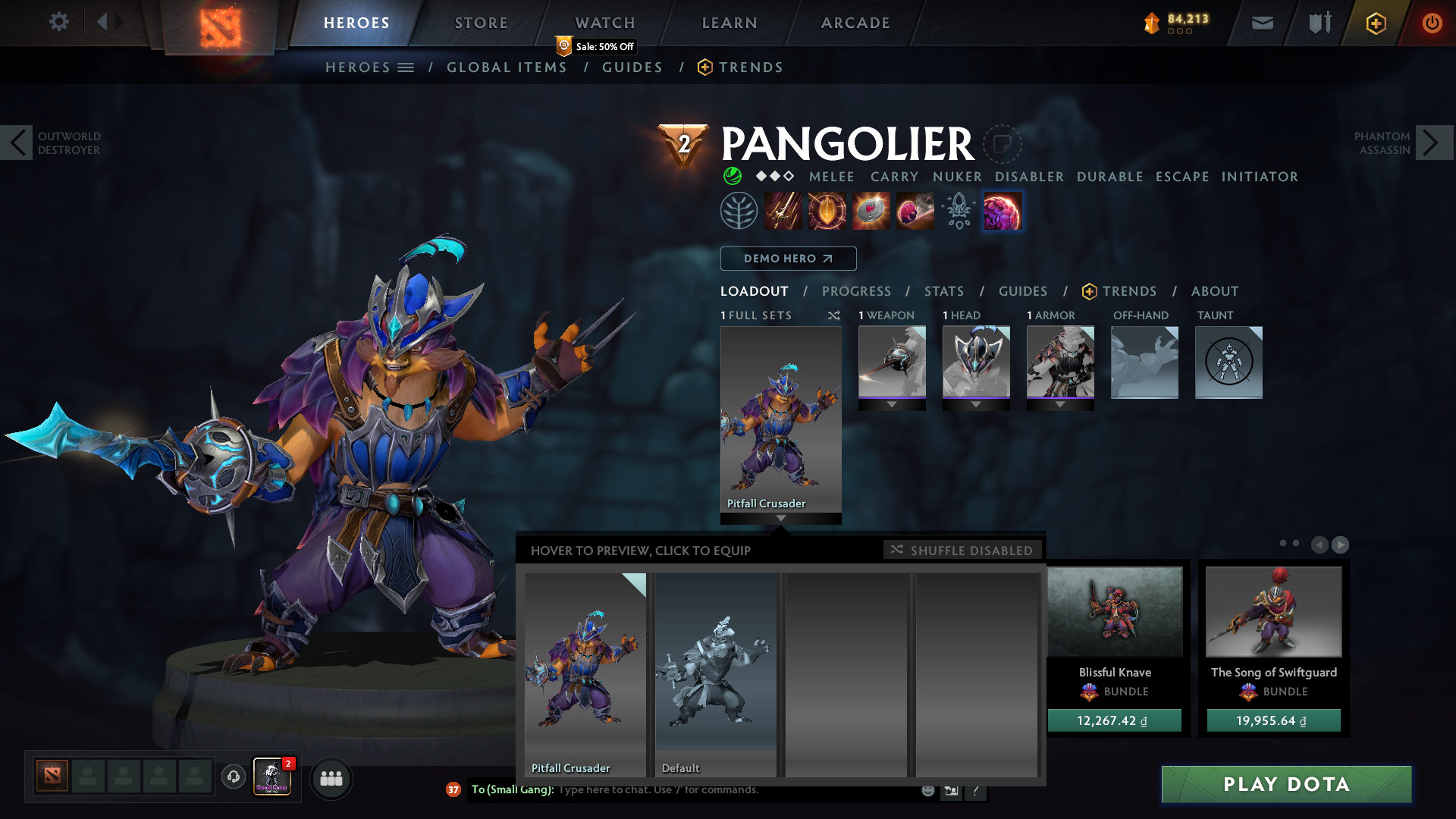Switch to the Progress tab

[856, 291]
